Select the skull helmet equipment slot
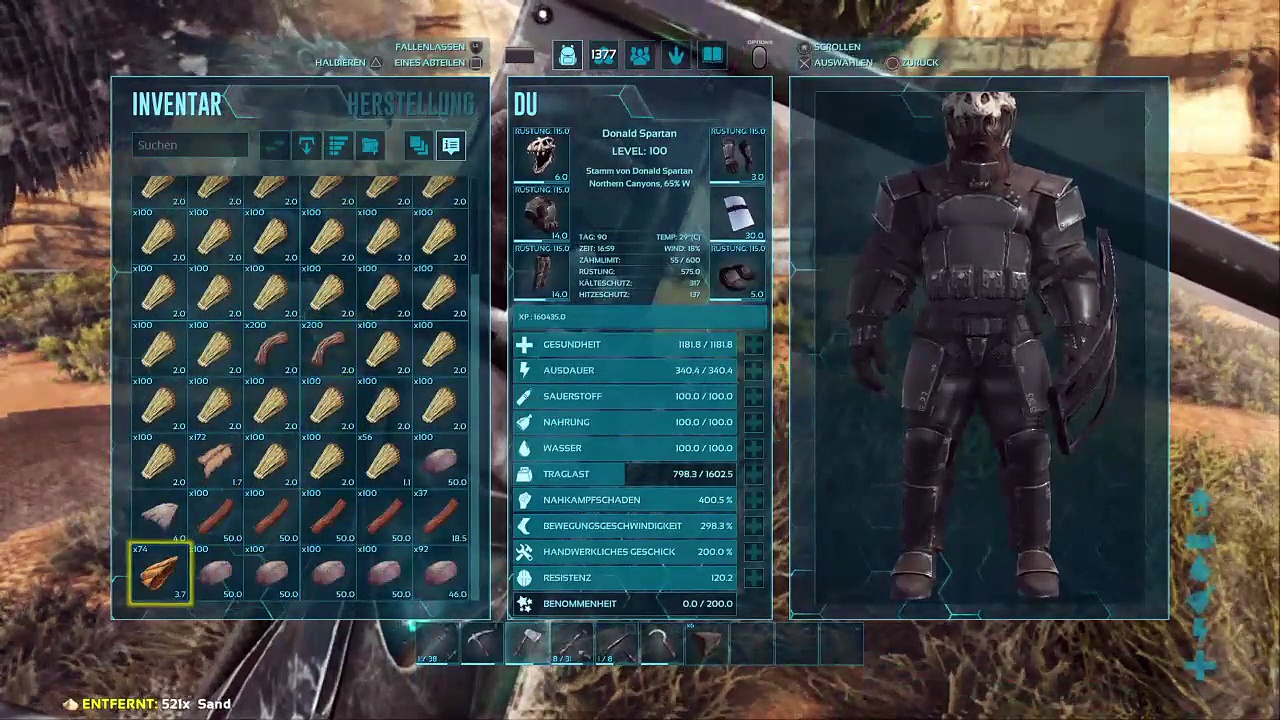The image size is (1280, 720). (x=542, y=156)
